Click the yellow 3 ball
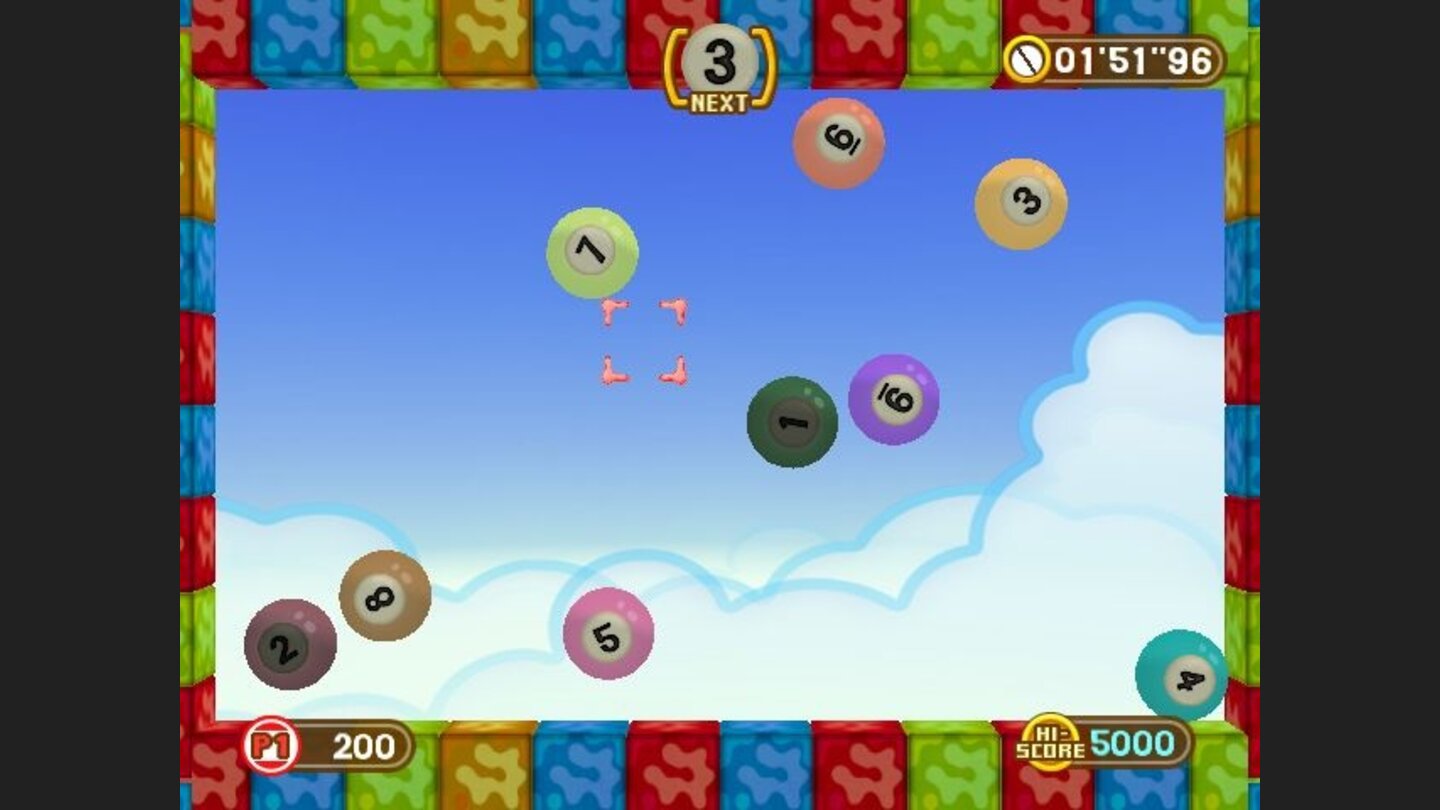The height and width of the screenshot is (810, 1440). (x=1019, y=203)
